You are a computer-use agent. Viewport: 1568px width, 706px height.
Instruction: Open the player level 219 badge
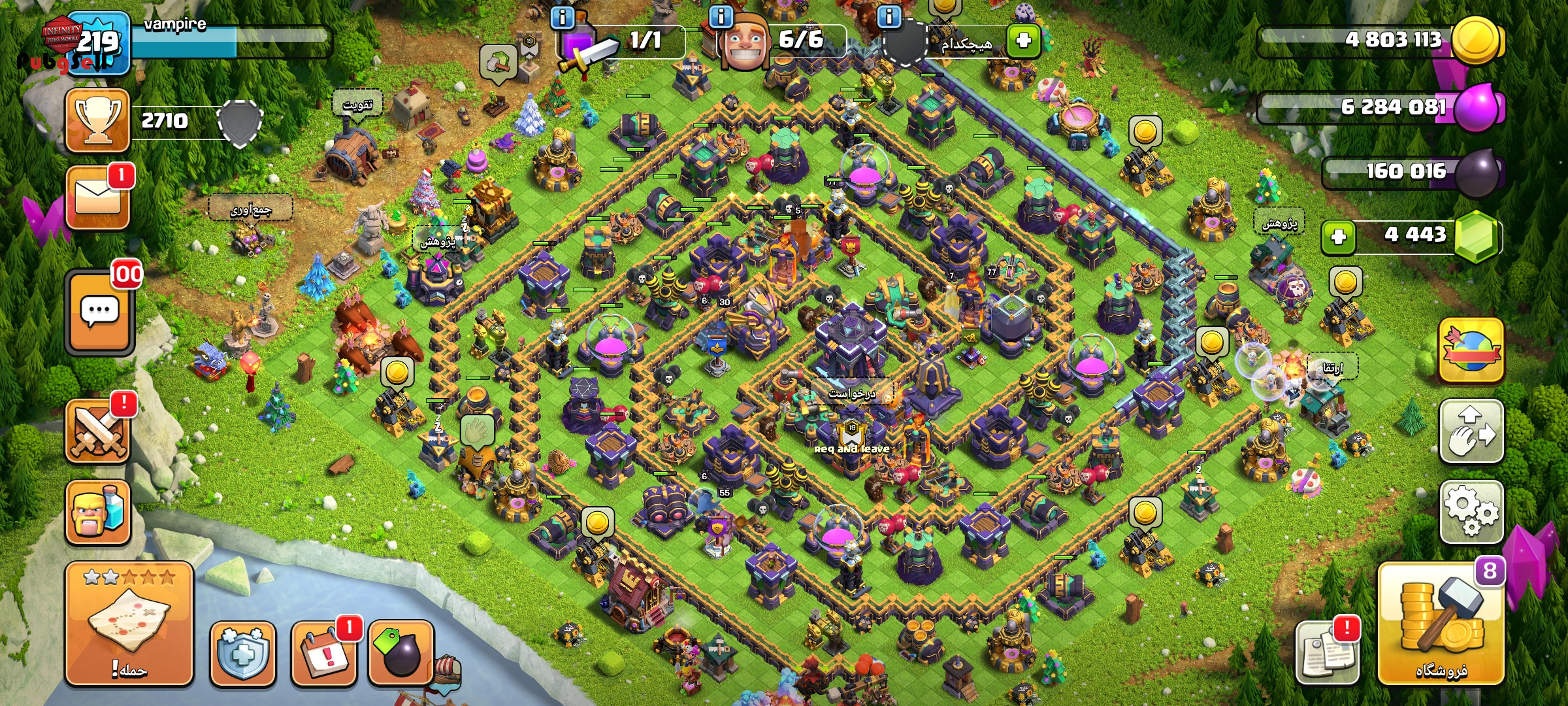[98, 43]
